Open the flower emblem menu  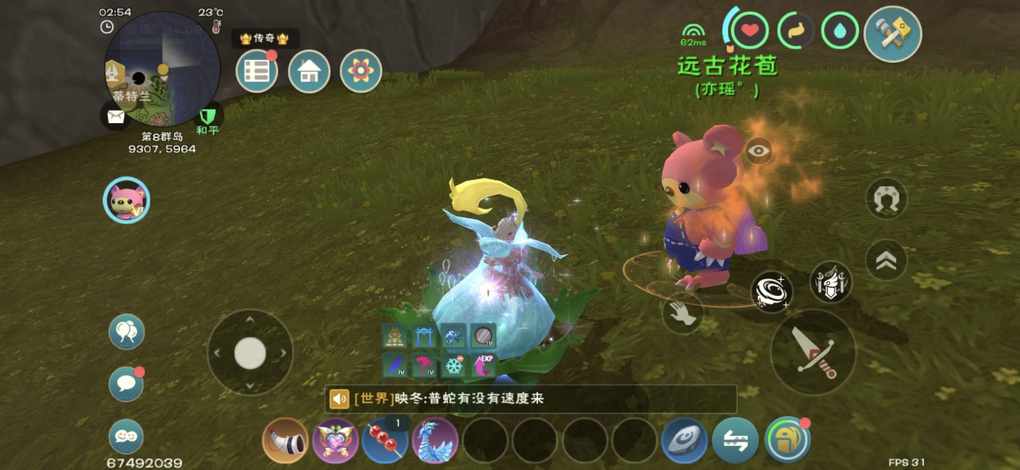coord(361,71)
